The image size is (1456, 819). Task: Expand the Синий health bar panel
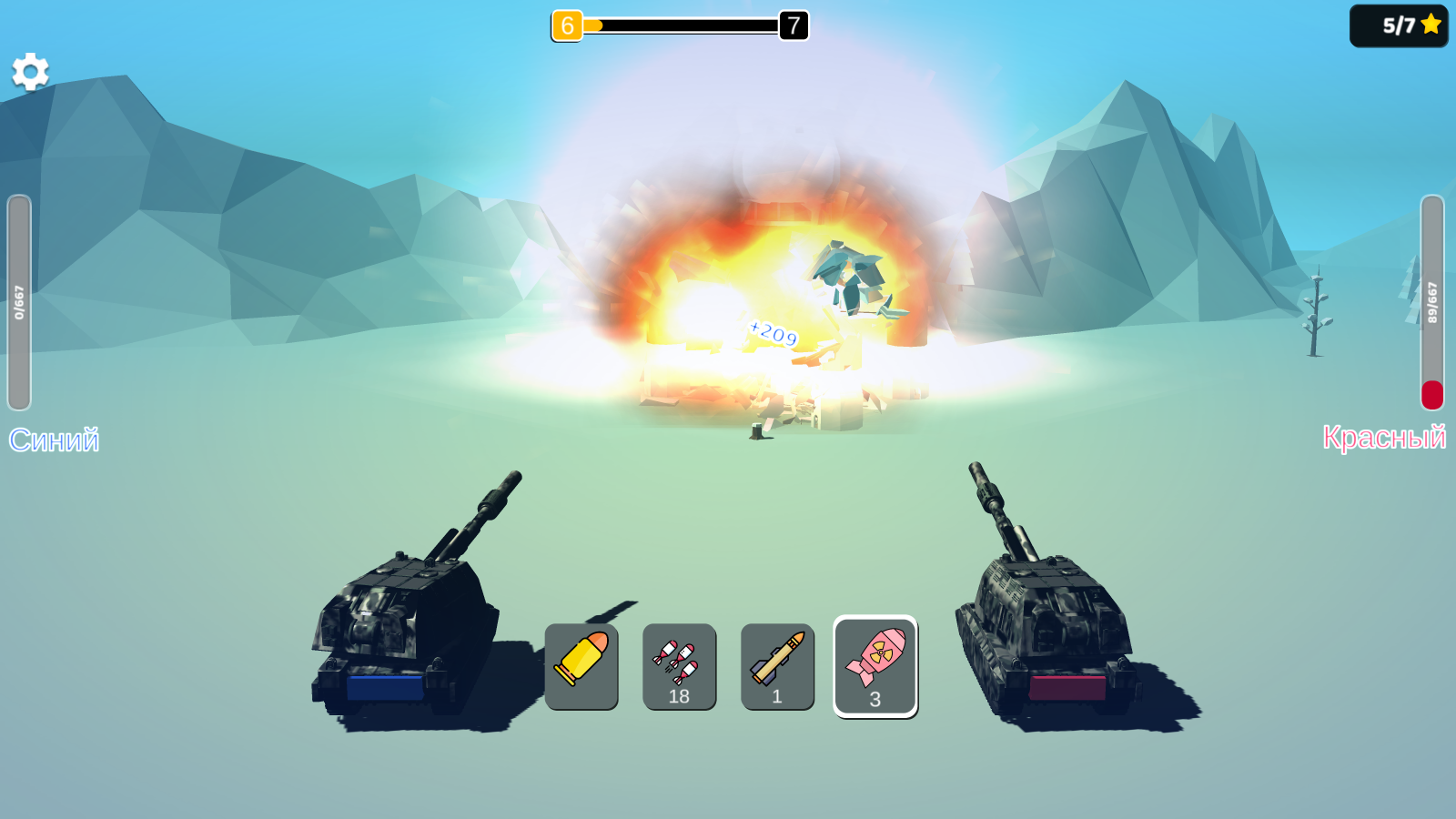17,300
